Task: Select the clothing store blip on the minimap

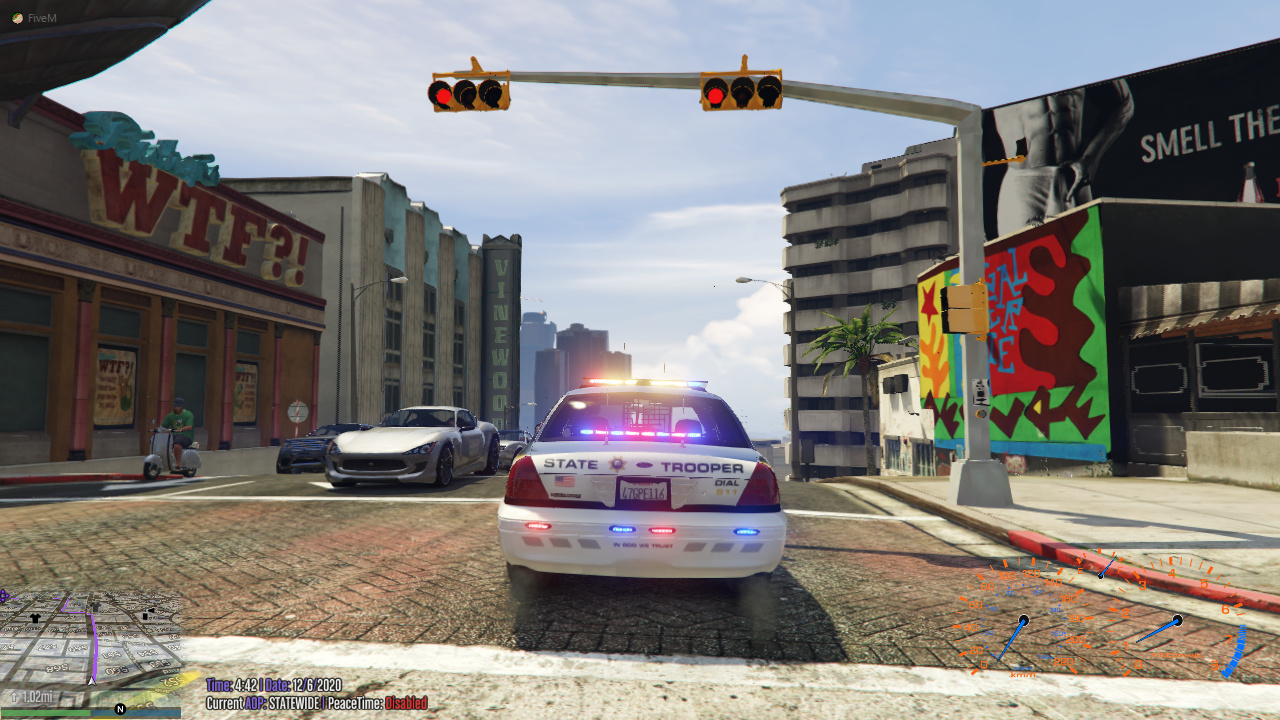Action: tap(34, 619)
